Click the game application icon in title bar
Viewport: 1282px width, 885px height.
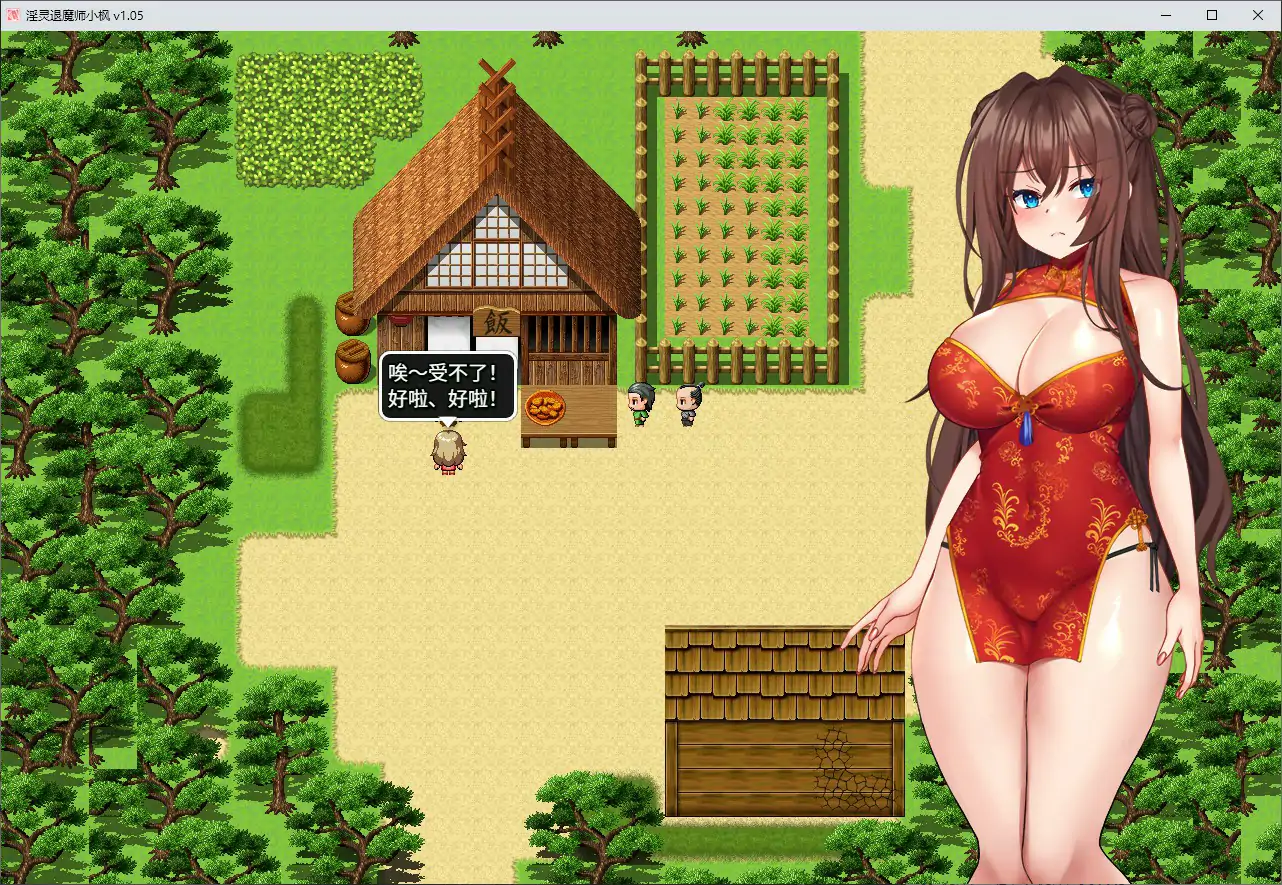point(12,15)
